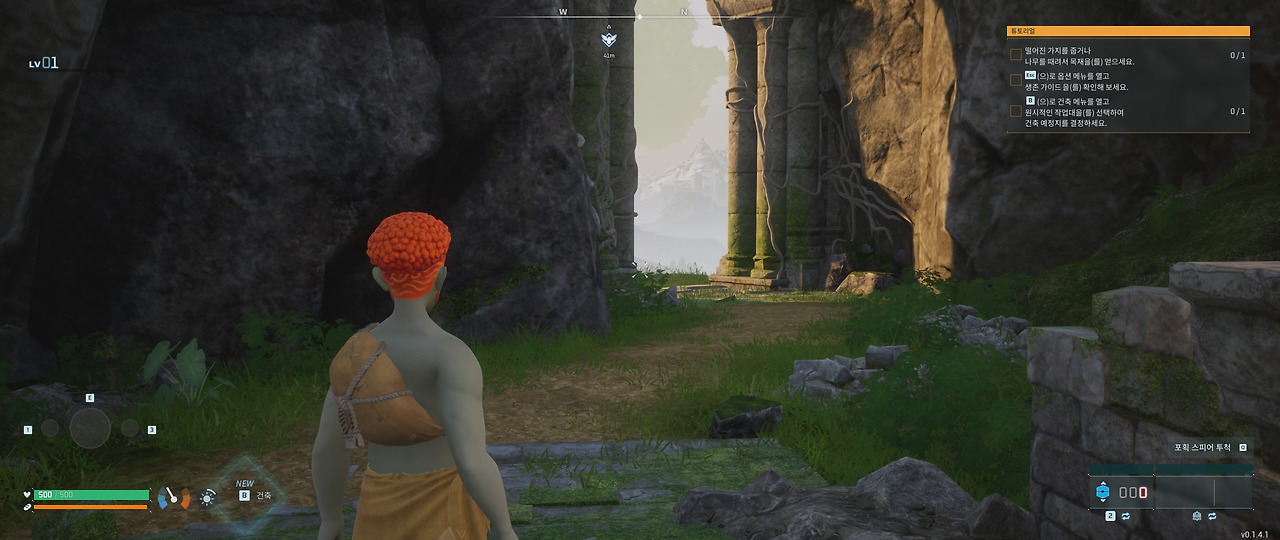Click the temperature gauge dial
The width and height of the screenshot is (1280, 540).
coord(172,496)
